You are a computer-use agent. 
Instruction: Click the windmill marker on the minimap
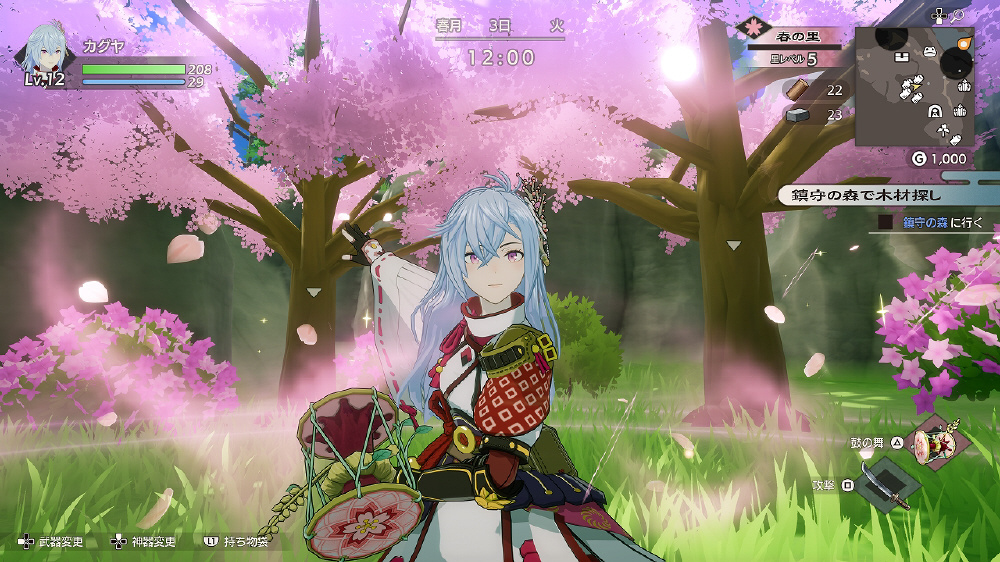point(944,131)
